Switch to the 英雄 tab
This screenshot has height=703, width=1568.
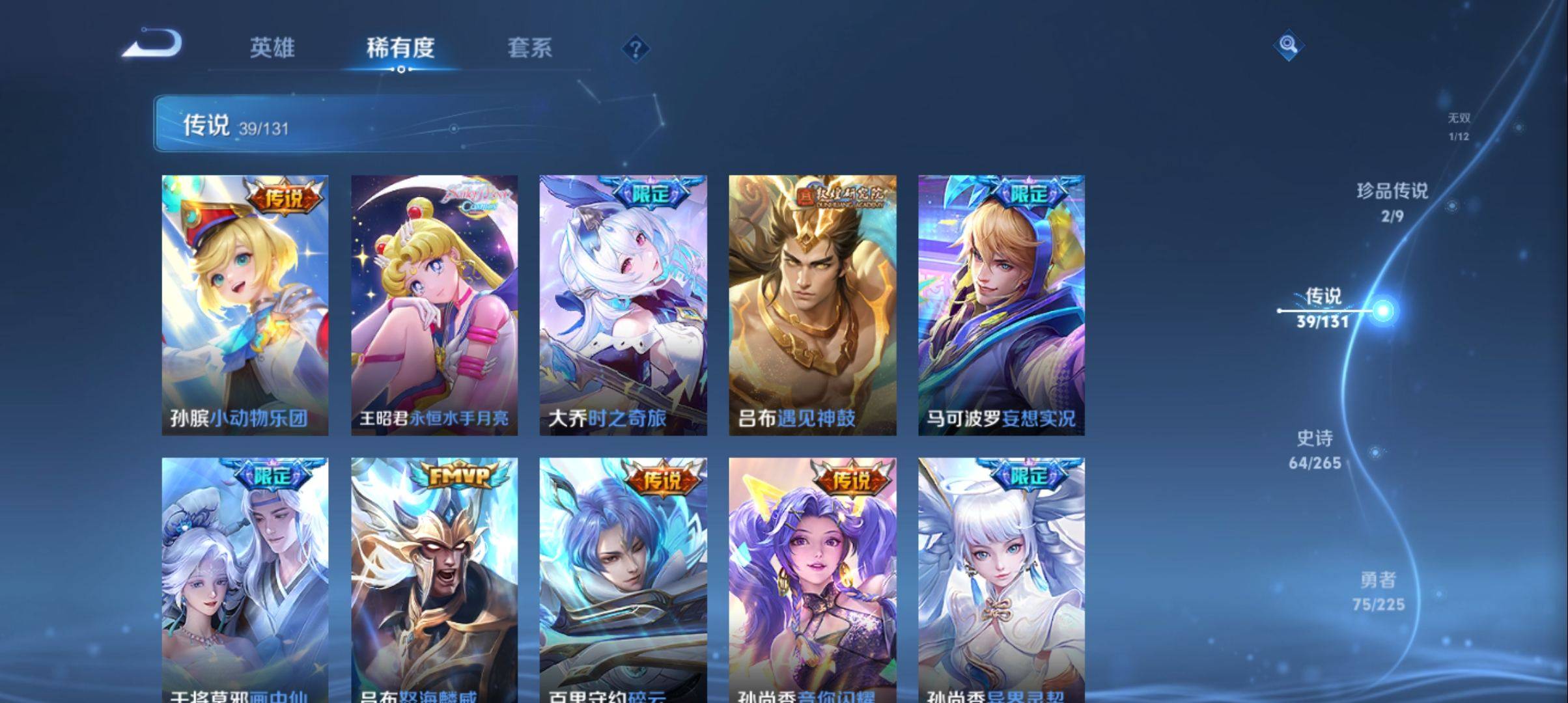(x=272, y=48)
